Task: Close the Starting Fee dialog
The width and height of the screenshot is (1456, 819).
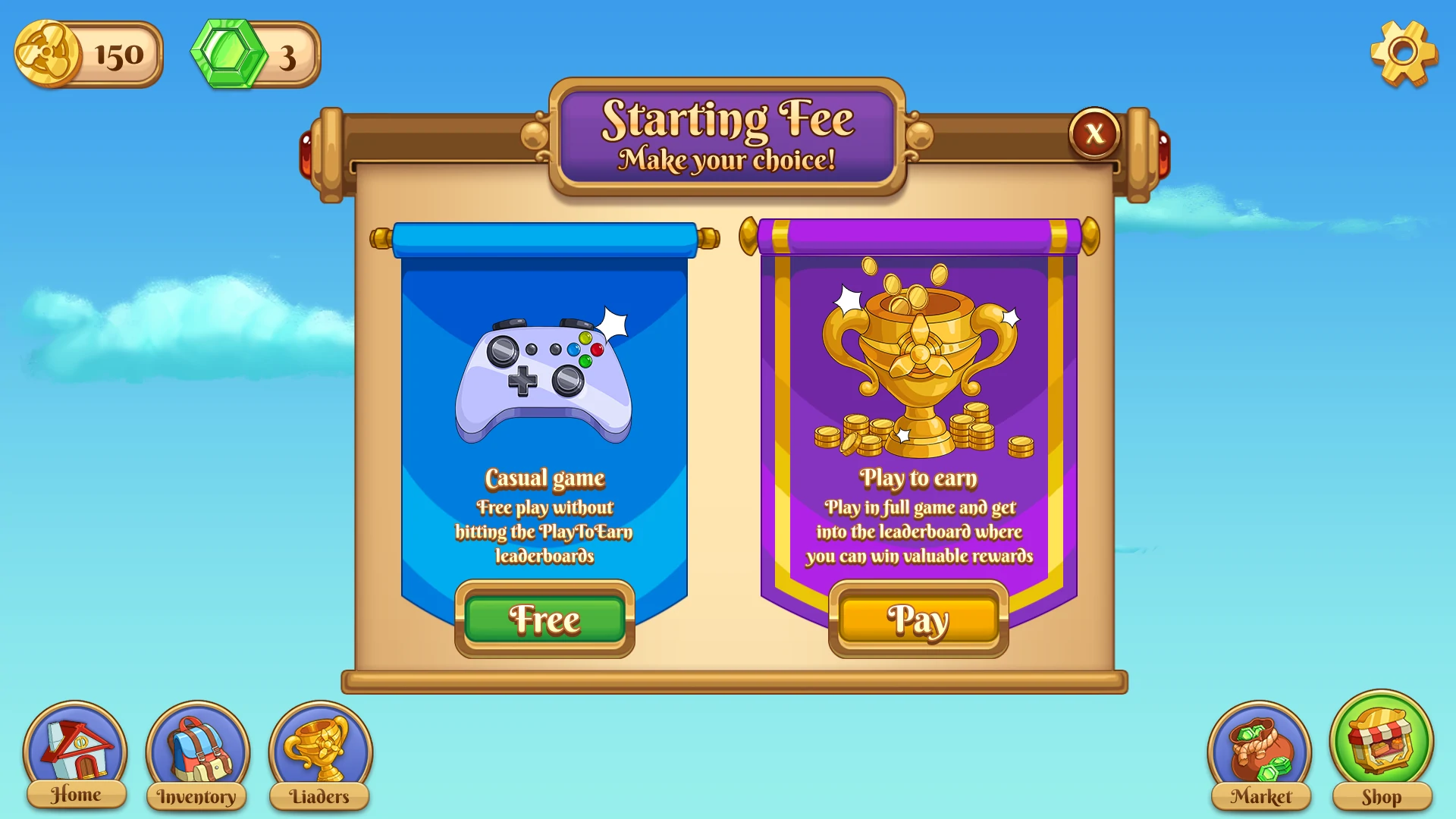Action: 1094,133
